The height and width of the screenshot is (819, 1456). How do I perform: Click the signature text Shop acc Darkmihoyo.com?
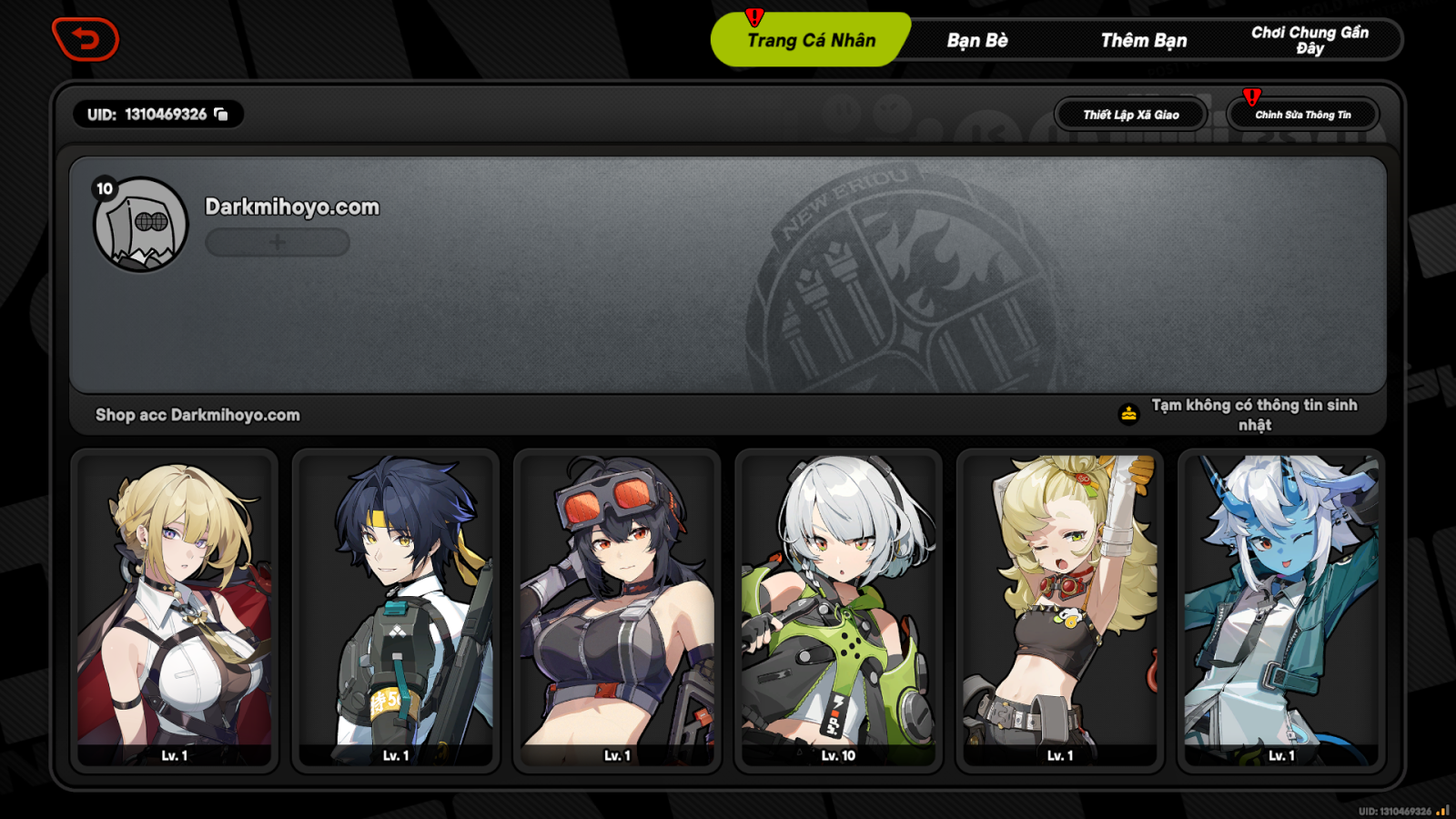click(197, 414)
